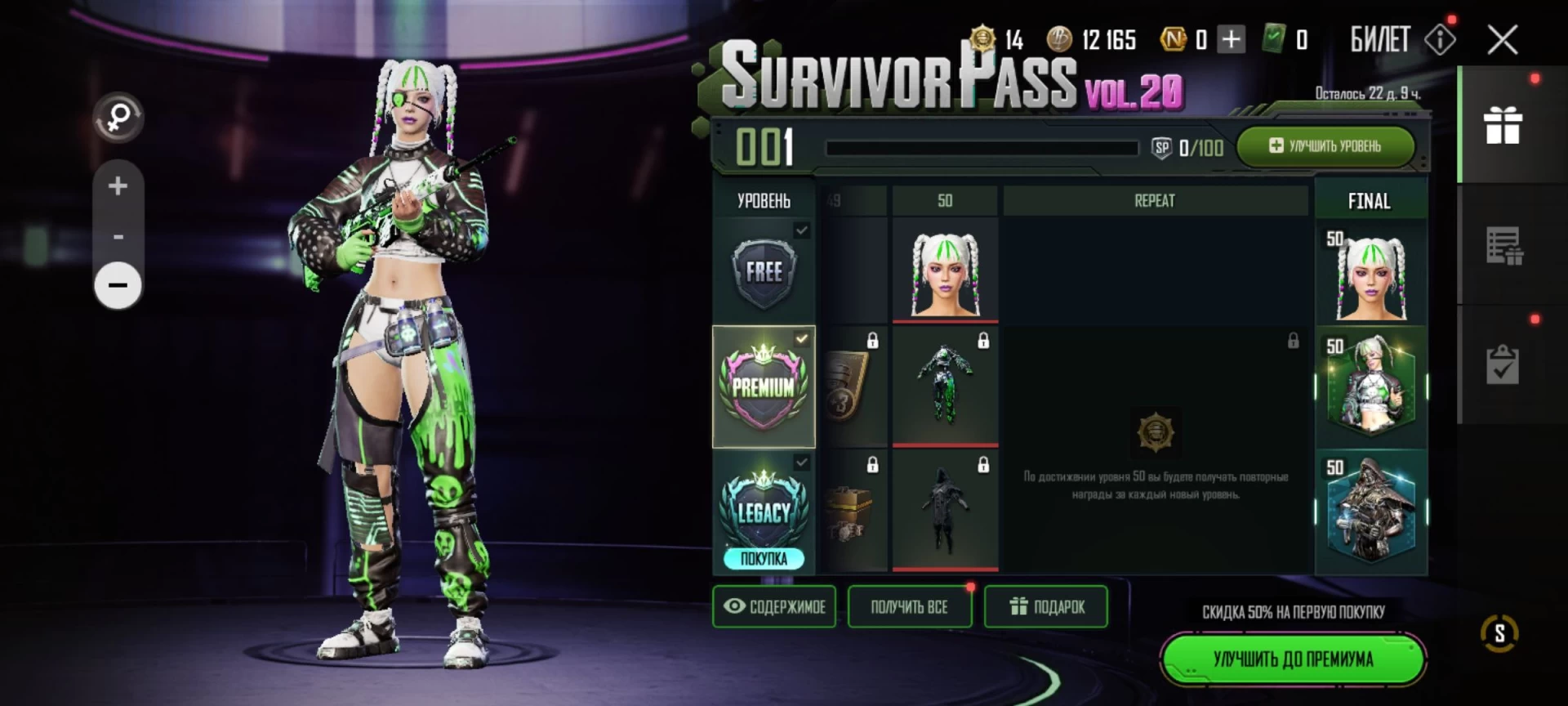Screen dimensions: 1568x706
Task: Open the Подарок gift option
Action: click(x=1046, y=606)
